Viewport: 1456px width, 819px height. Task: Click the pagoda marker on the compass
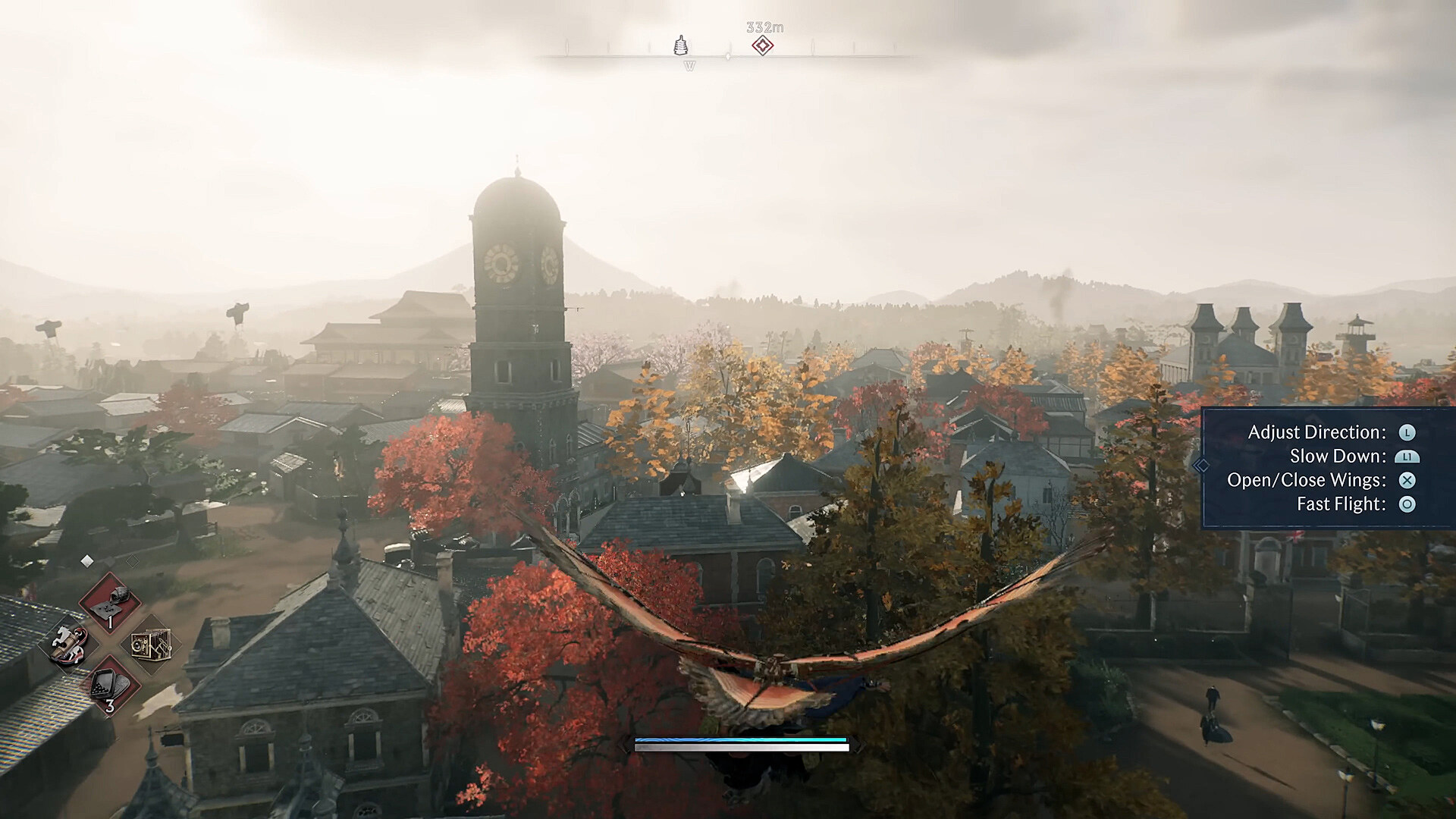point(681,45)
